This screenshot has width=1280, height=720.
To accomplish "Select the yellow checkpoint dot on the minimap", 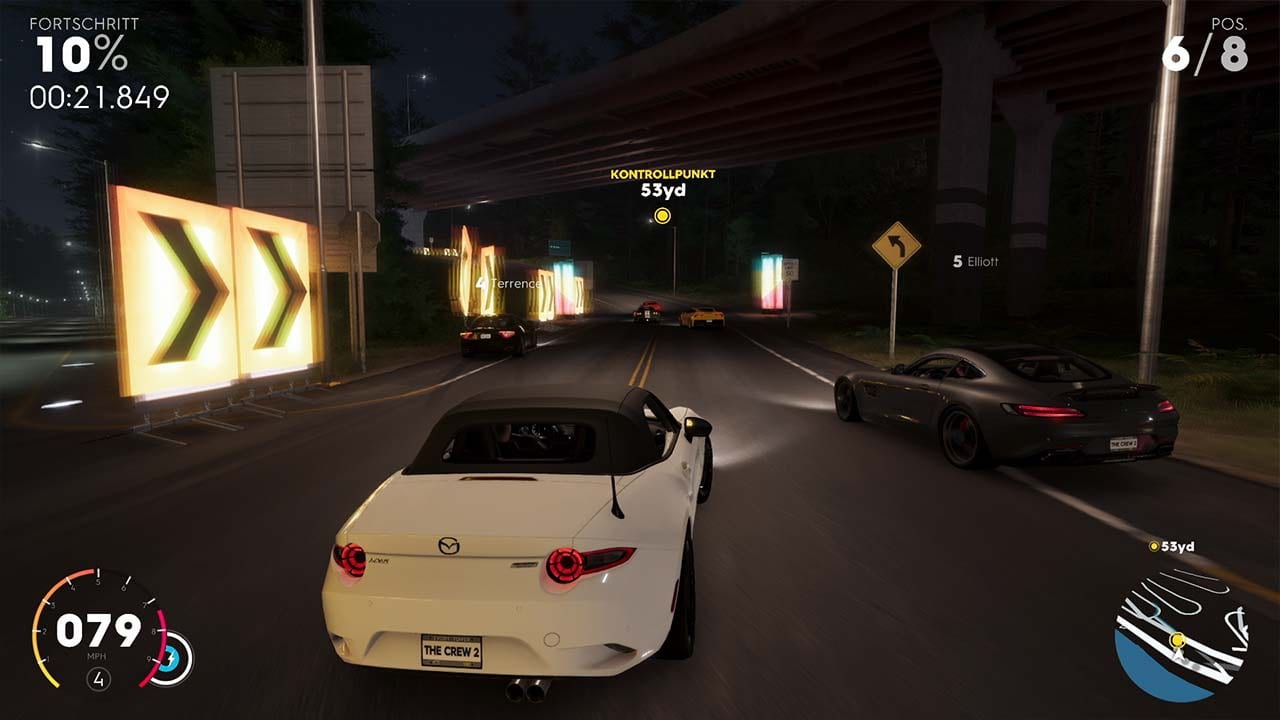I will [1177, 639].
